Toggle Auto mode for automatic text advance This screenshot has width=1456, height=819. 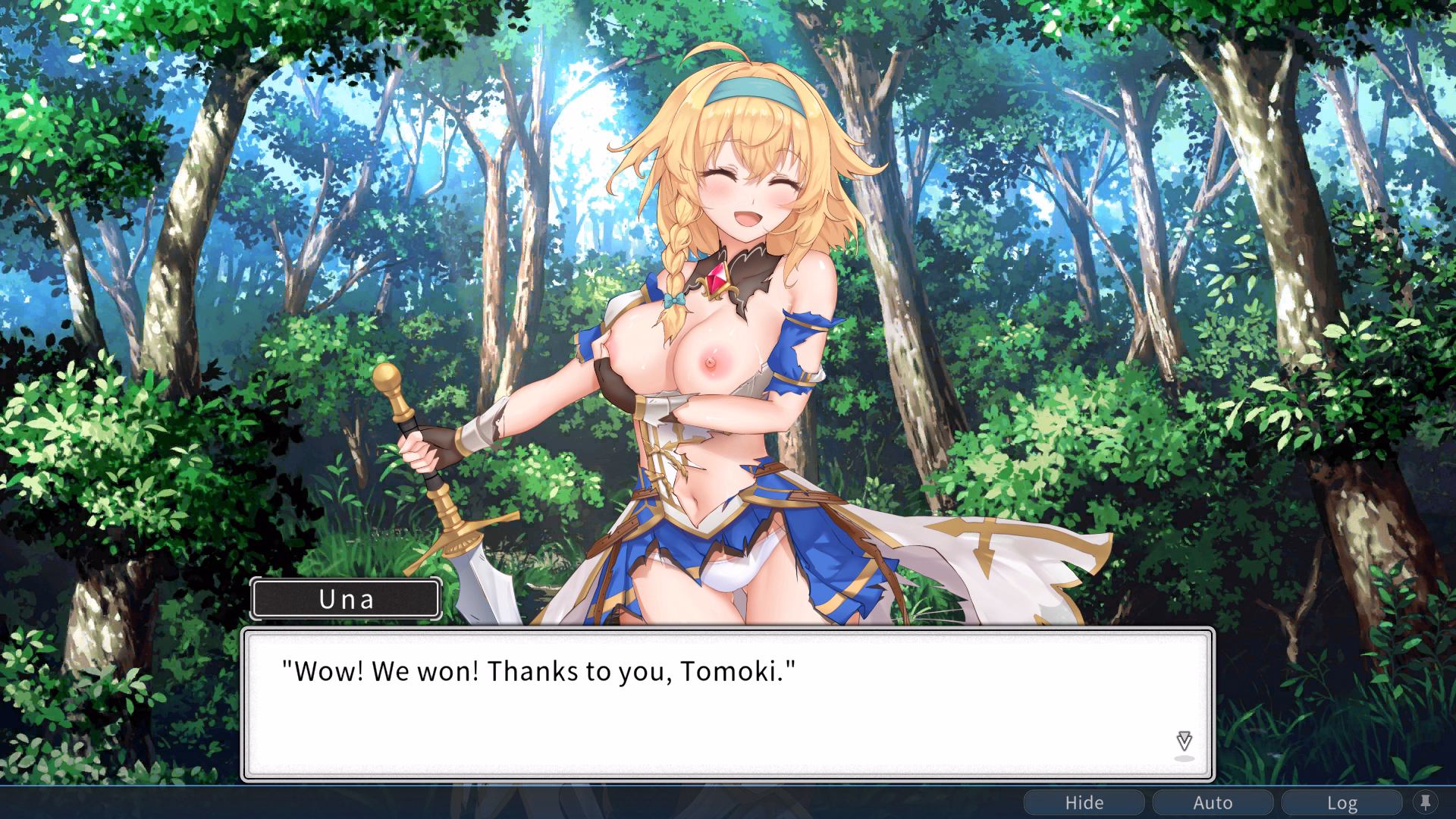click(1213, 802)
